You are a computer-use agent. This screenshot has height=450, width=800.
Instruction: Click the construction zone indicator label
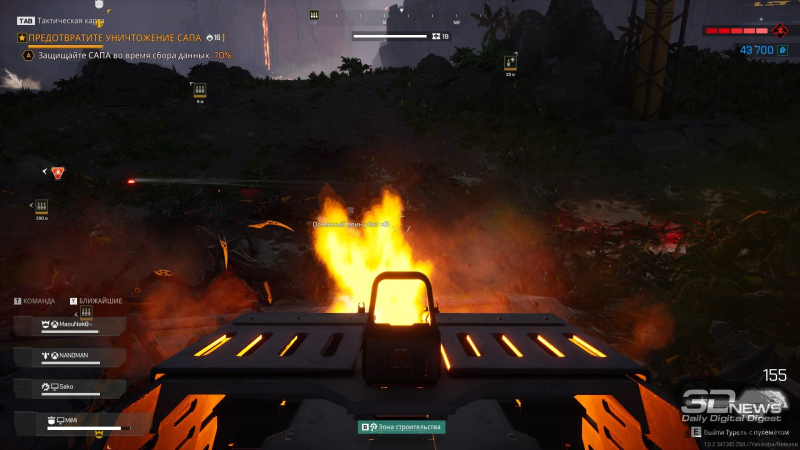402,427
